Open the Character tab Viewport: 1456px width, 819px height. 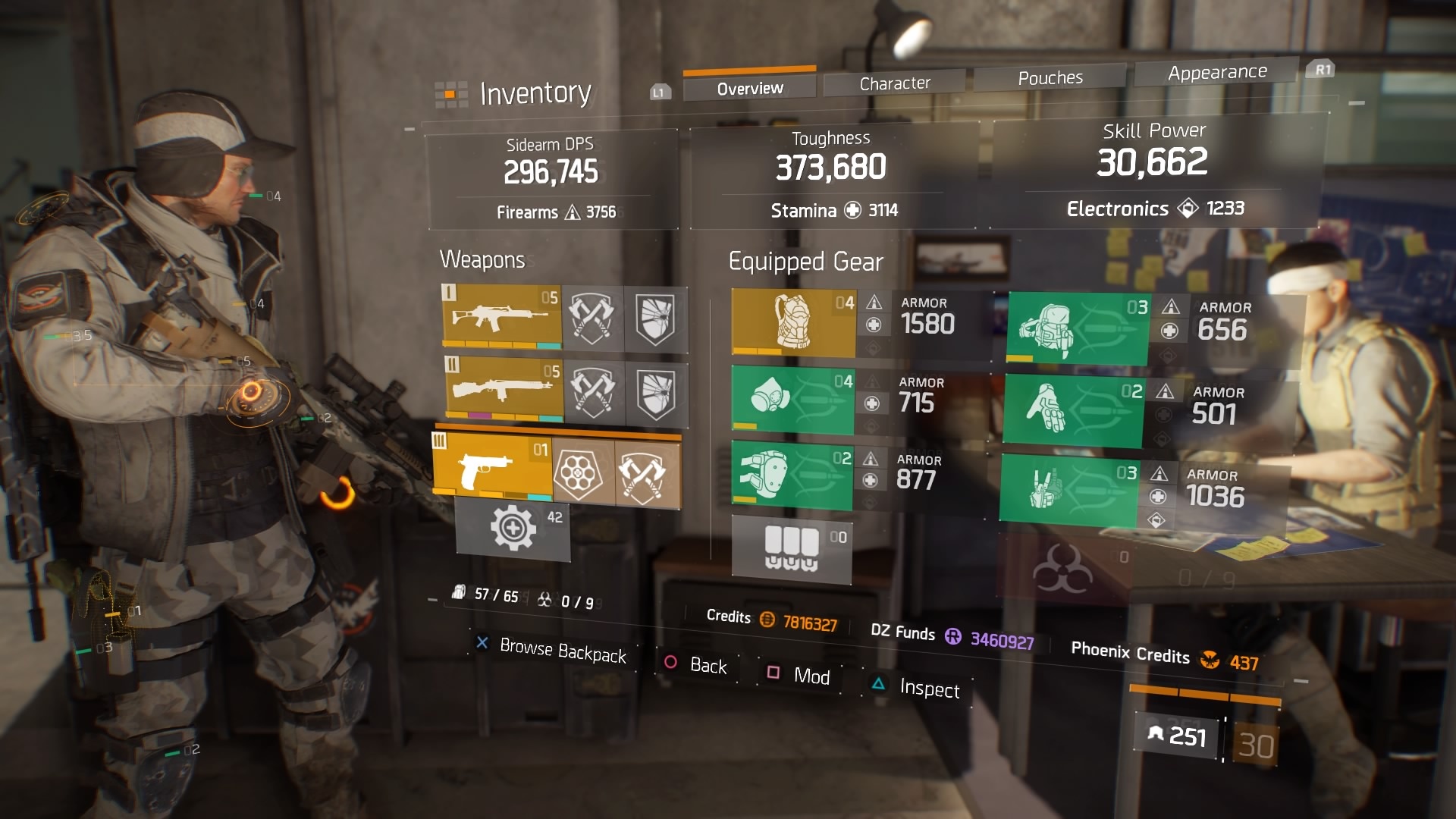click(894, 83)
